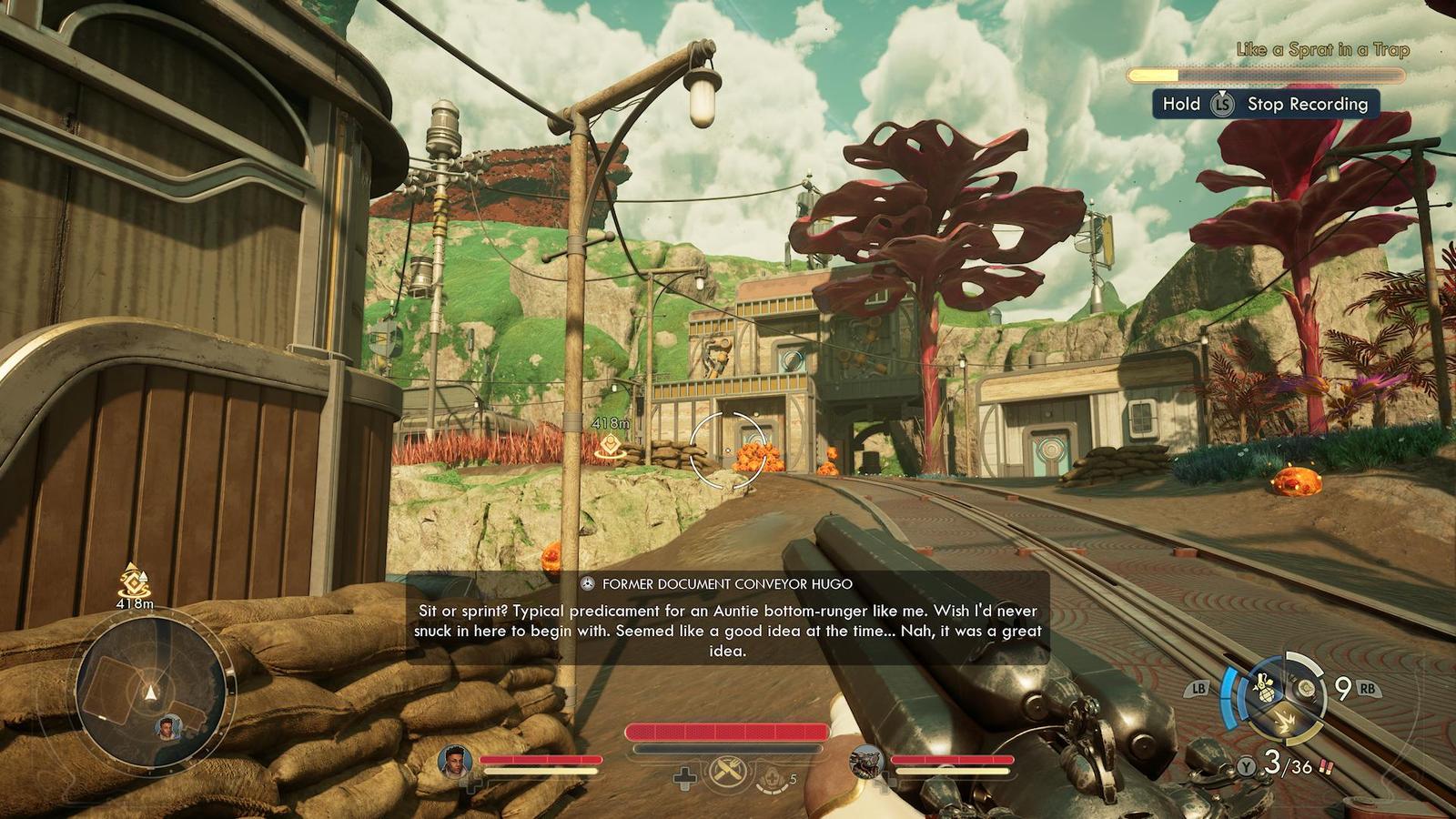Click the companion marker on the minimap
The width and height of the screenshot is (1456, 819).
pos(167,726)
